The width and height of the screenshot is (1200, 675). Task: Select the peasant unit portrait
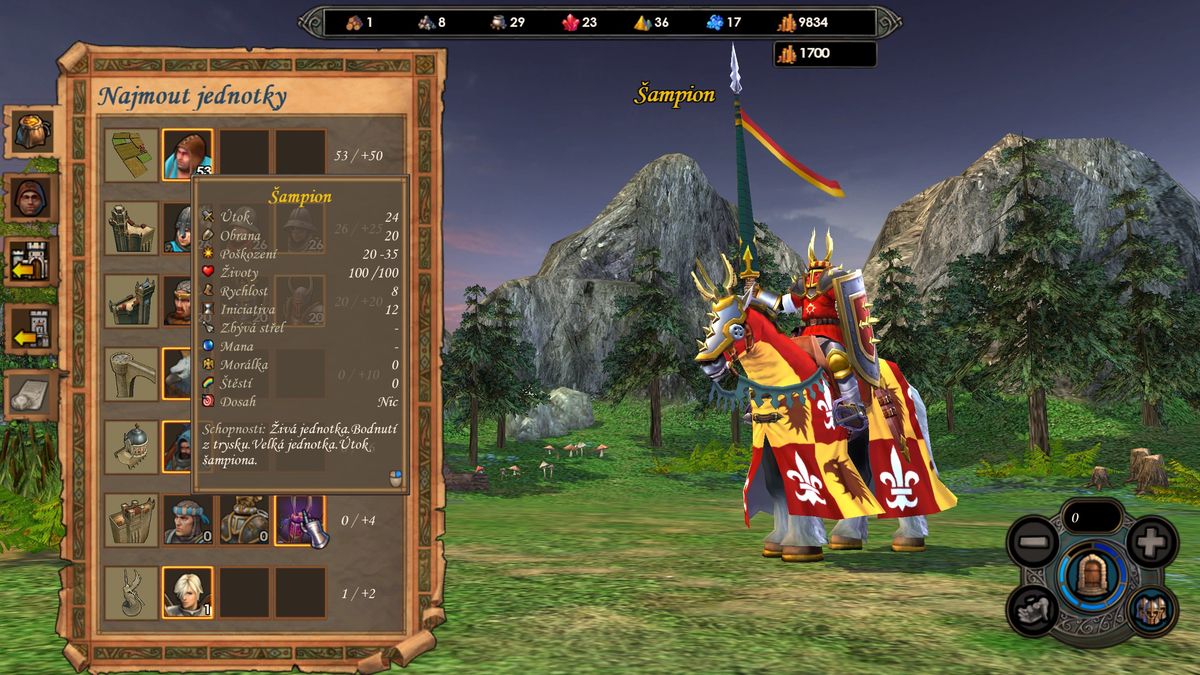(x=187, y=155)
